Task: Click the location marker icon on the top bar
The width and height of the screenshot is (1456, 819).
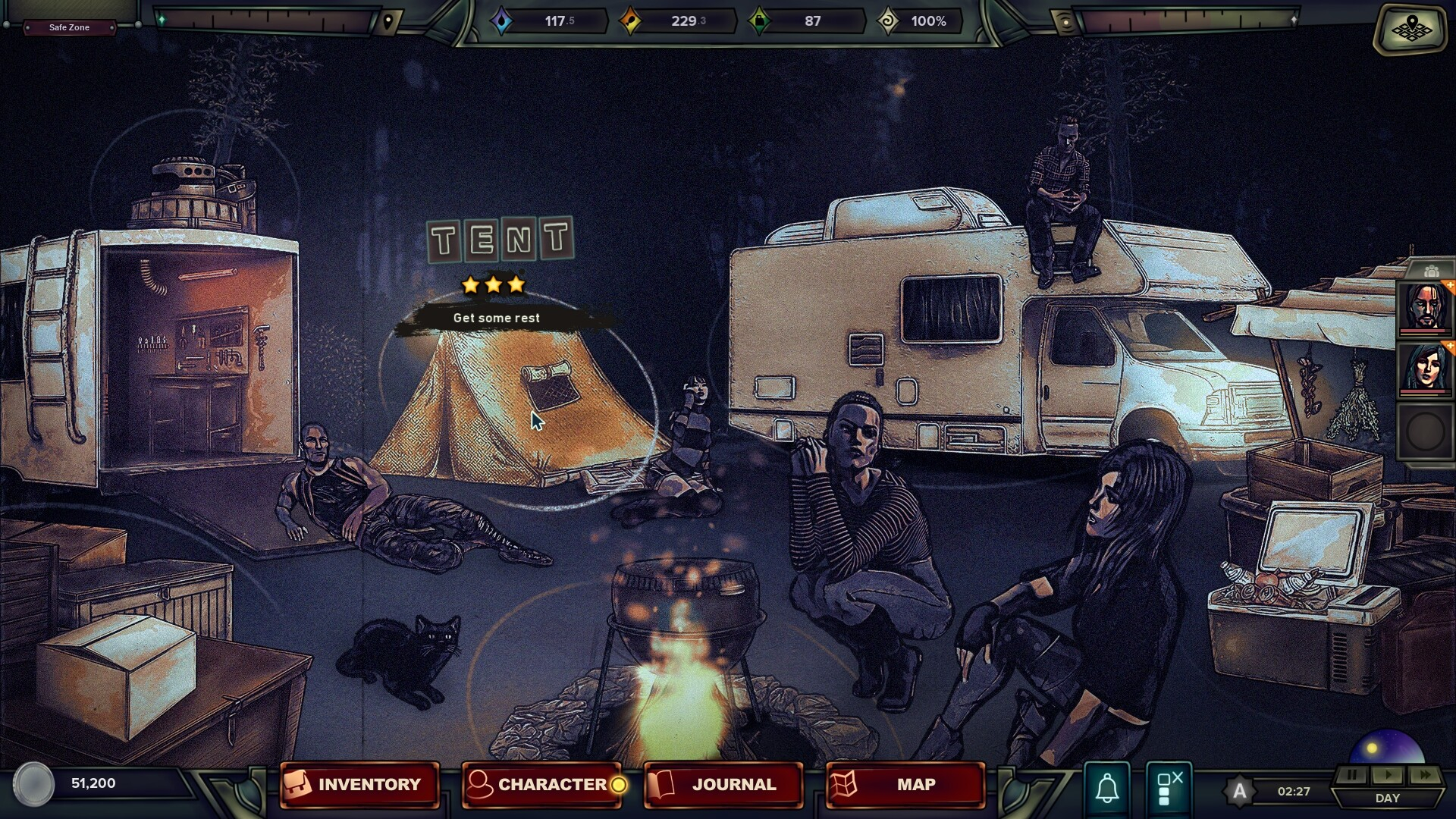Action: pyautogui.click(x=387, y=20)
